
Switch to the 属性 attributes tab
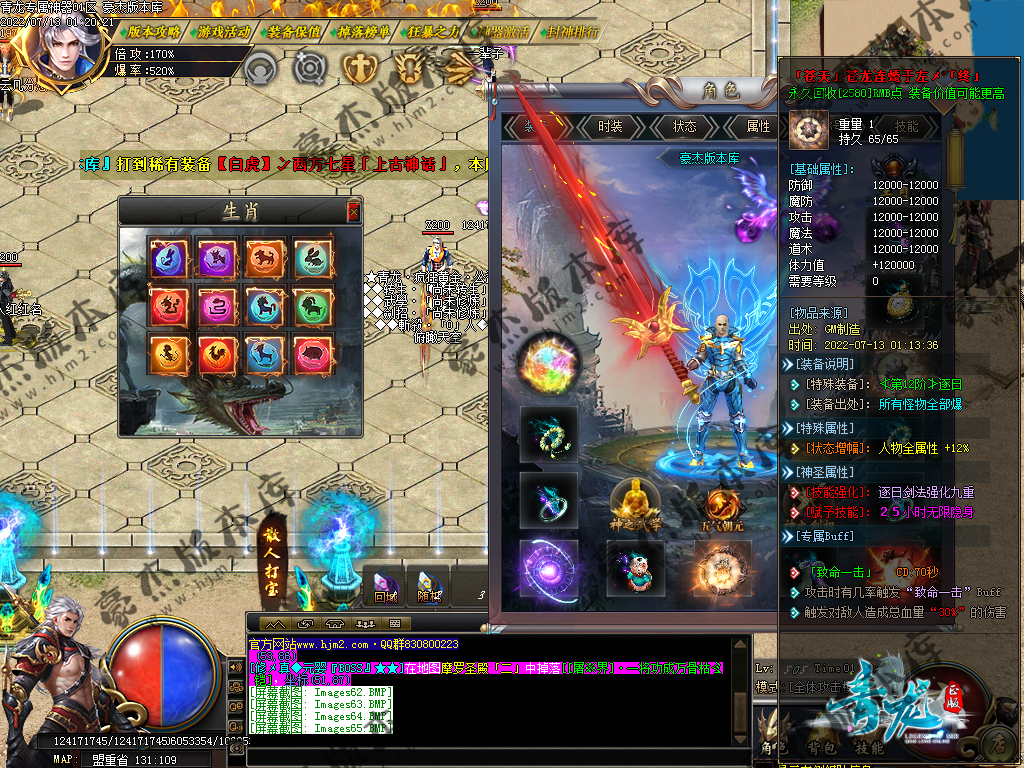(x=758, y=127)
